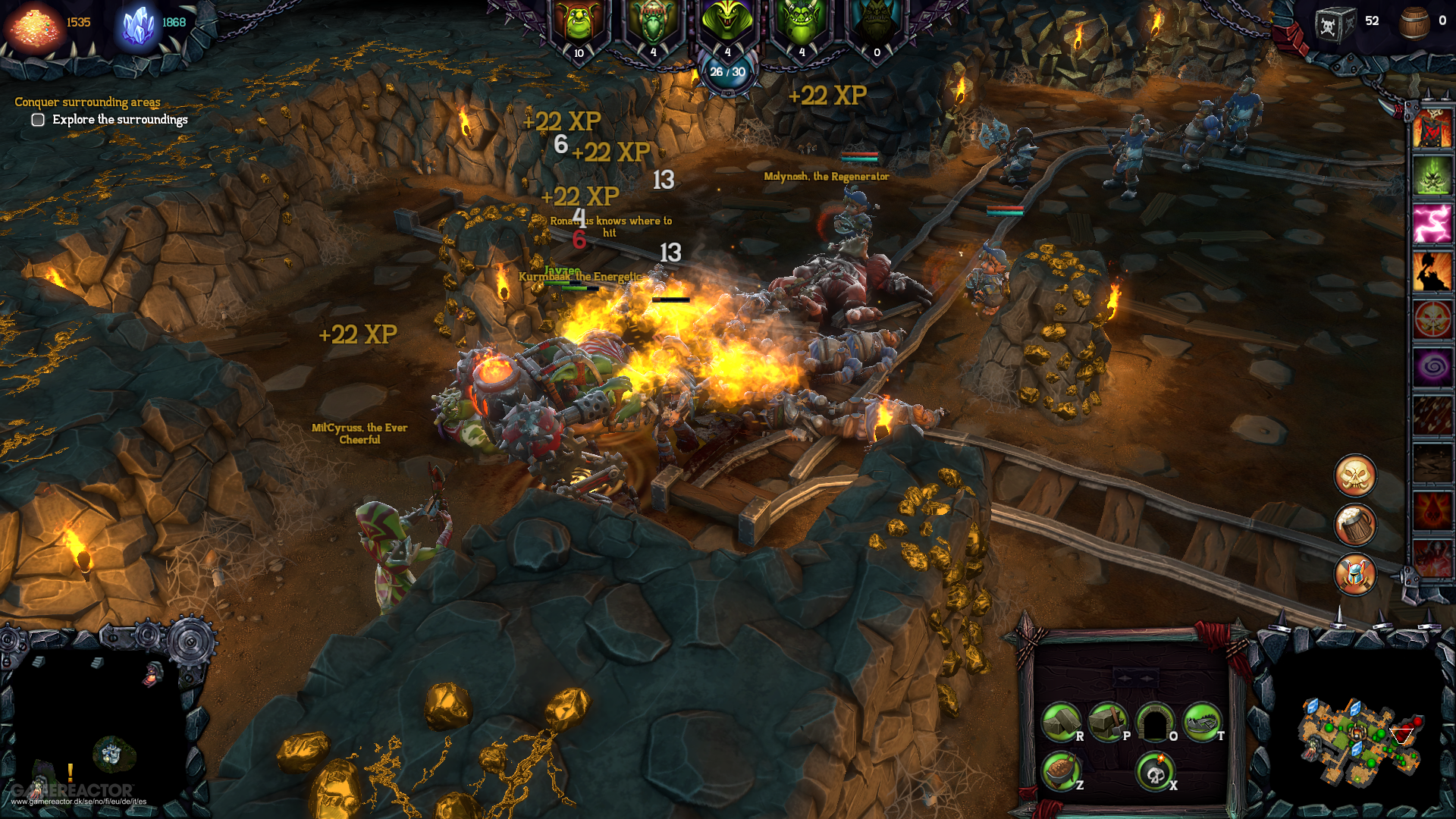Activate the skull bomb option
Viewport: 1456px width, 819px height.
click(x=1154, y=771)
